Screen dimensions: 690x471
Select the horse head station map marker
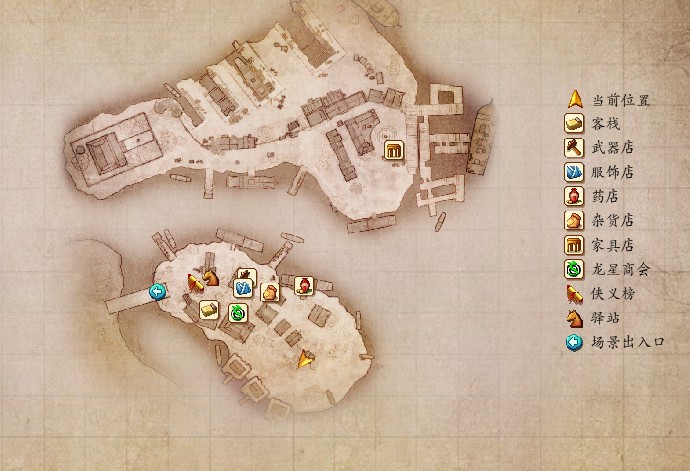coord(211,277)
